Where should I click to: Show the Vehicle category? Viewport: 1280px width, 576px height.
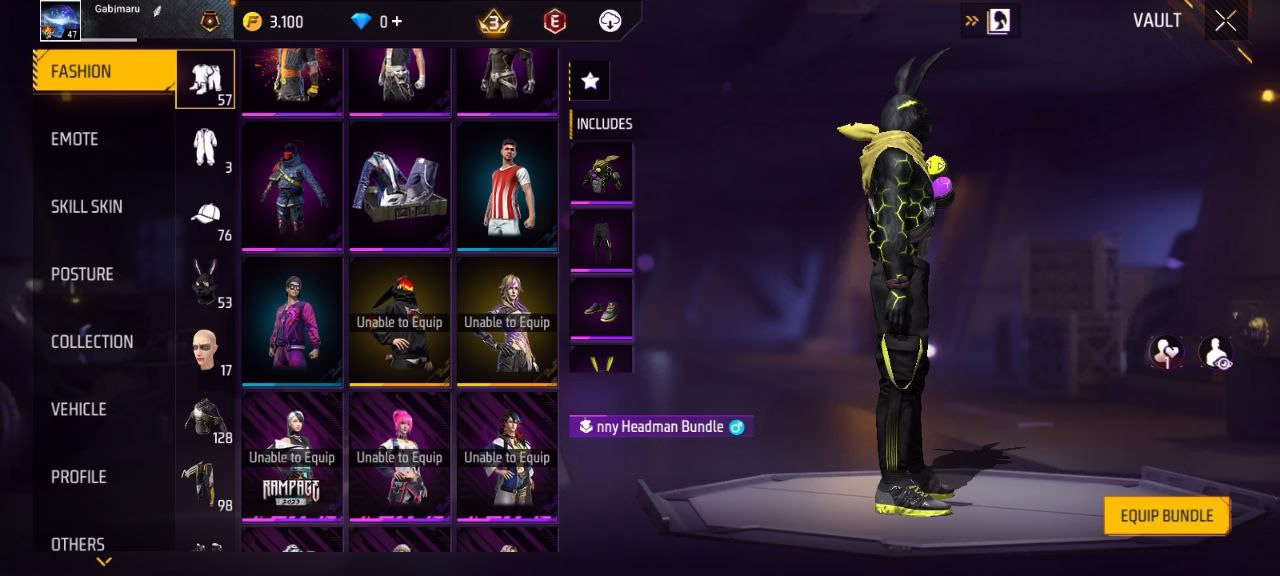click(x=79, y=409)
